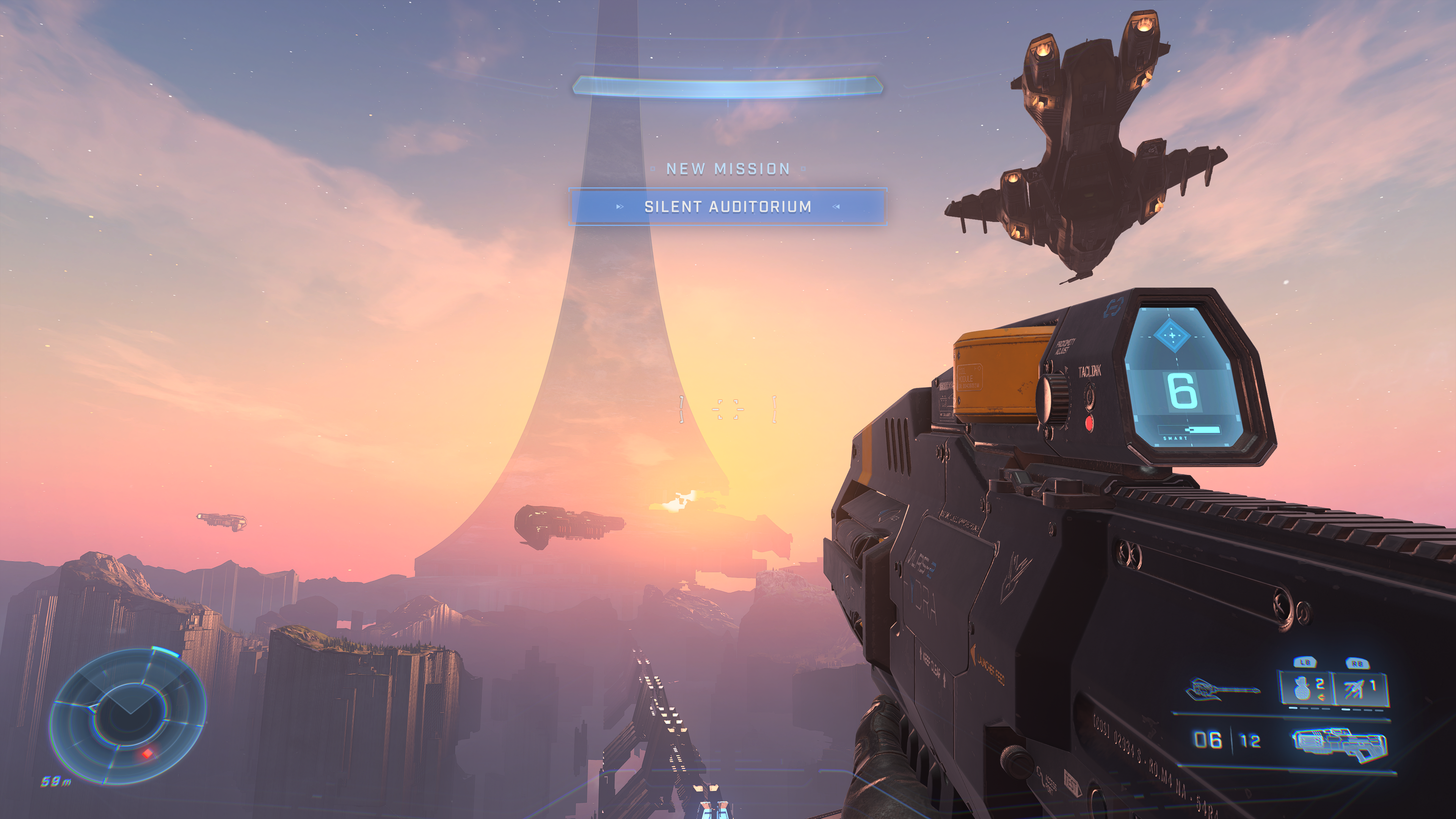
Task: Select the Silent Auditorium mission banner
Action: point(728,207)
